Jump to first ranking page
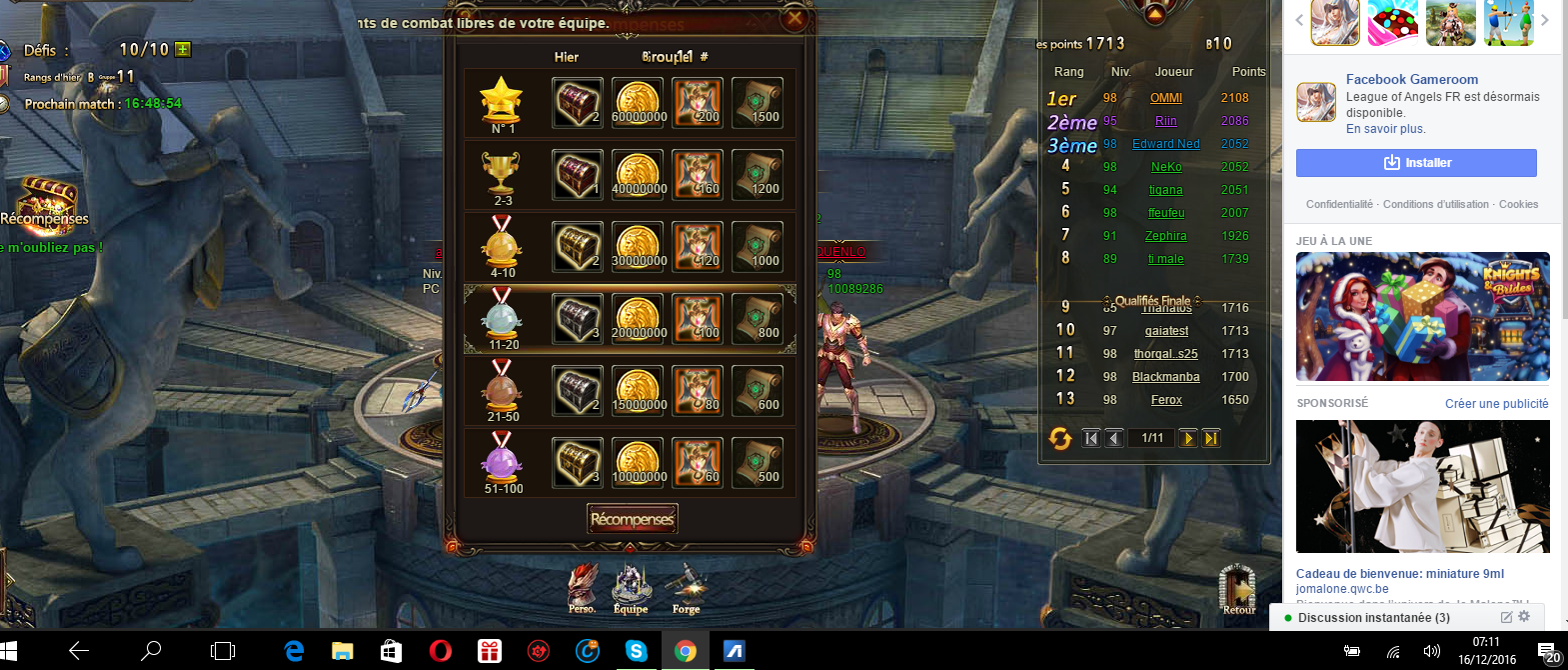 pyautogui.click(x=1091, y=438)
